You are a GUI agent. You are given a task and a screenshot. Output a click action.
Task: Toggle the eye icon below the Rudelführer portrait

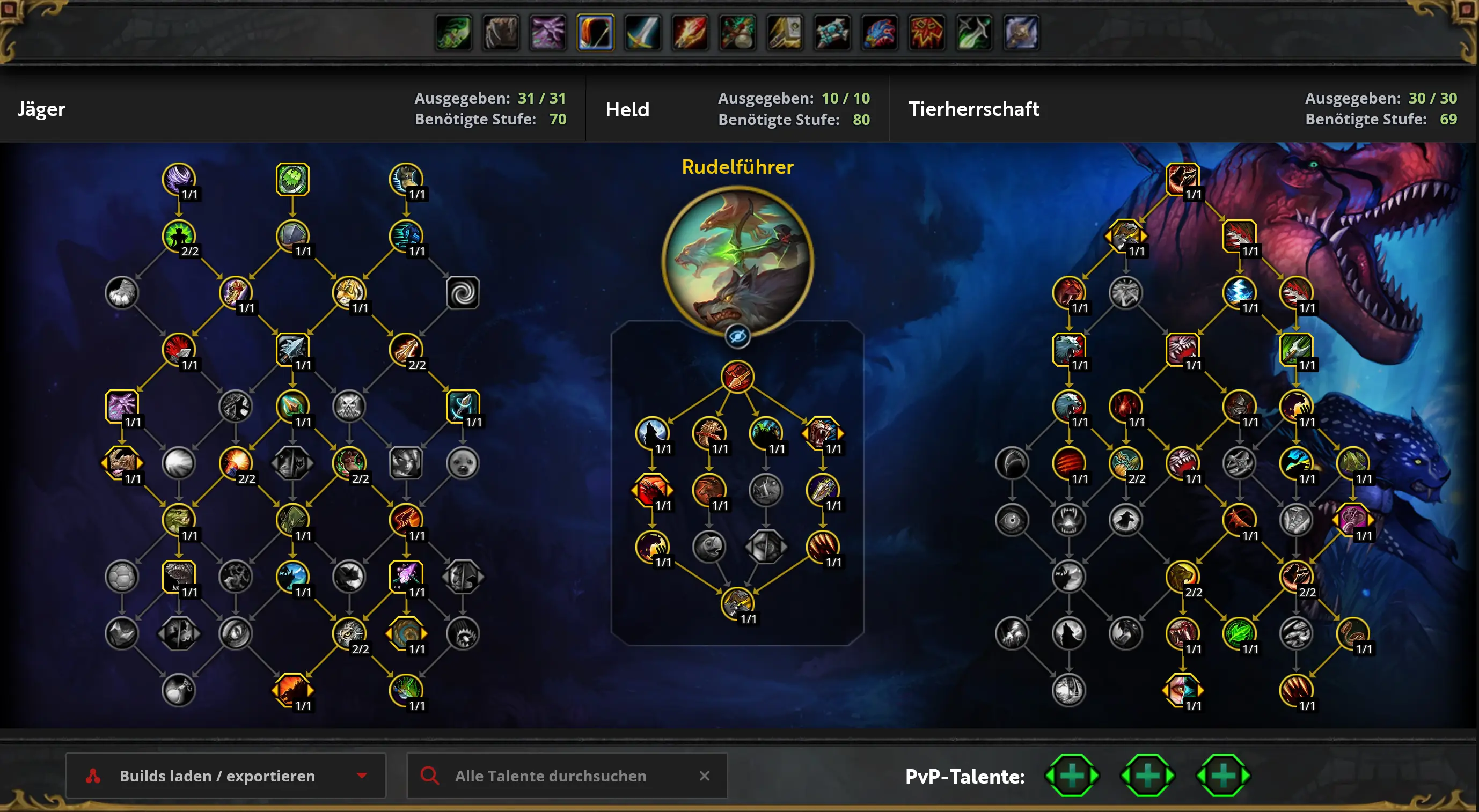pyautogui.click(x=737, y=336)
